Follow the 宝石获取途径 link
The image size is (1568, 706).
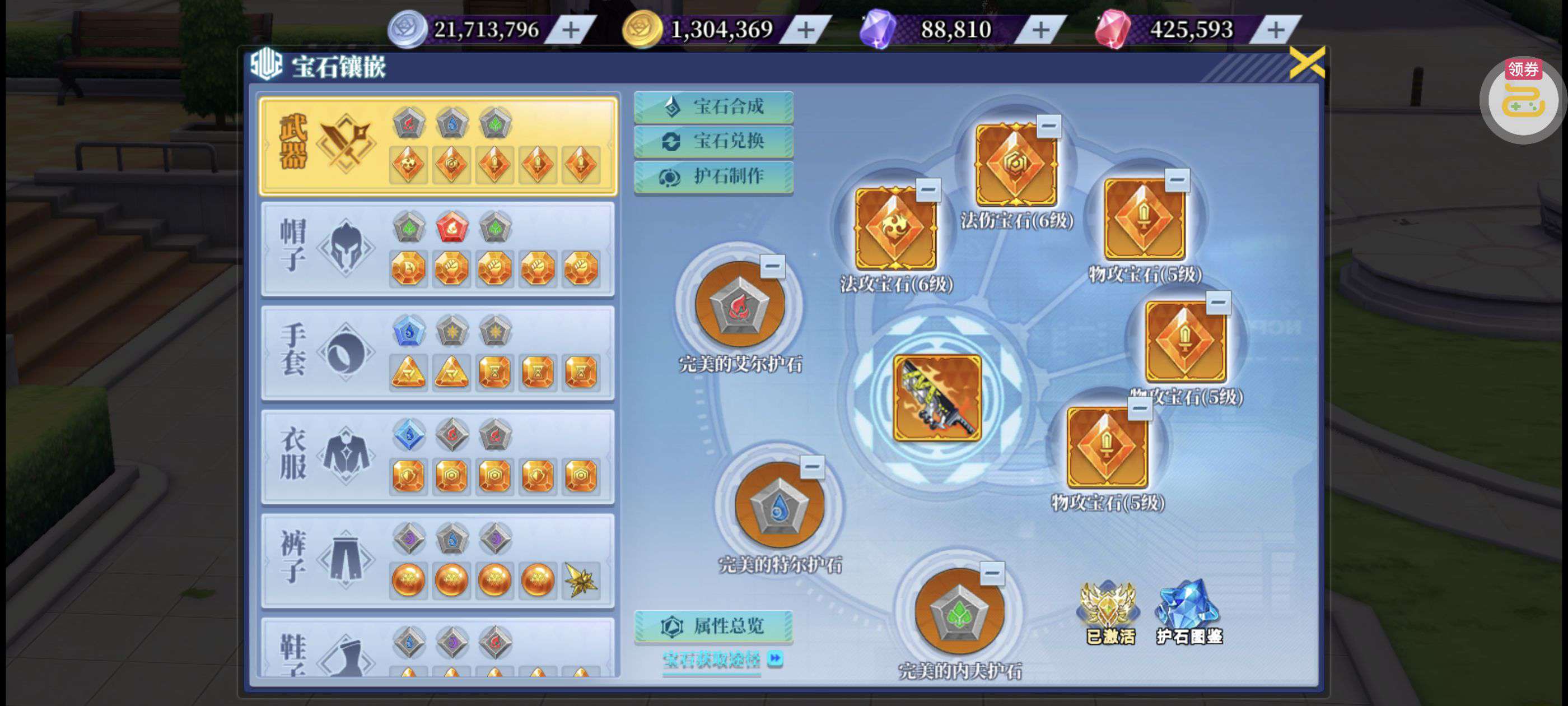point(713,659)
